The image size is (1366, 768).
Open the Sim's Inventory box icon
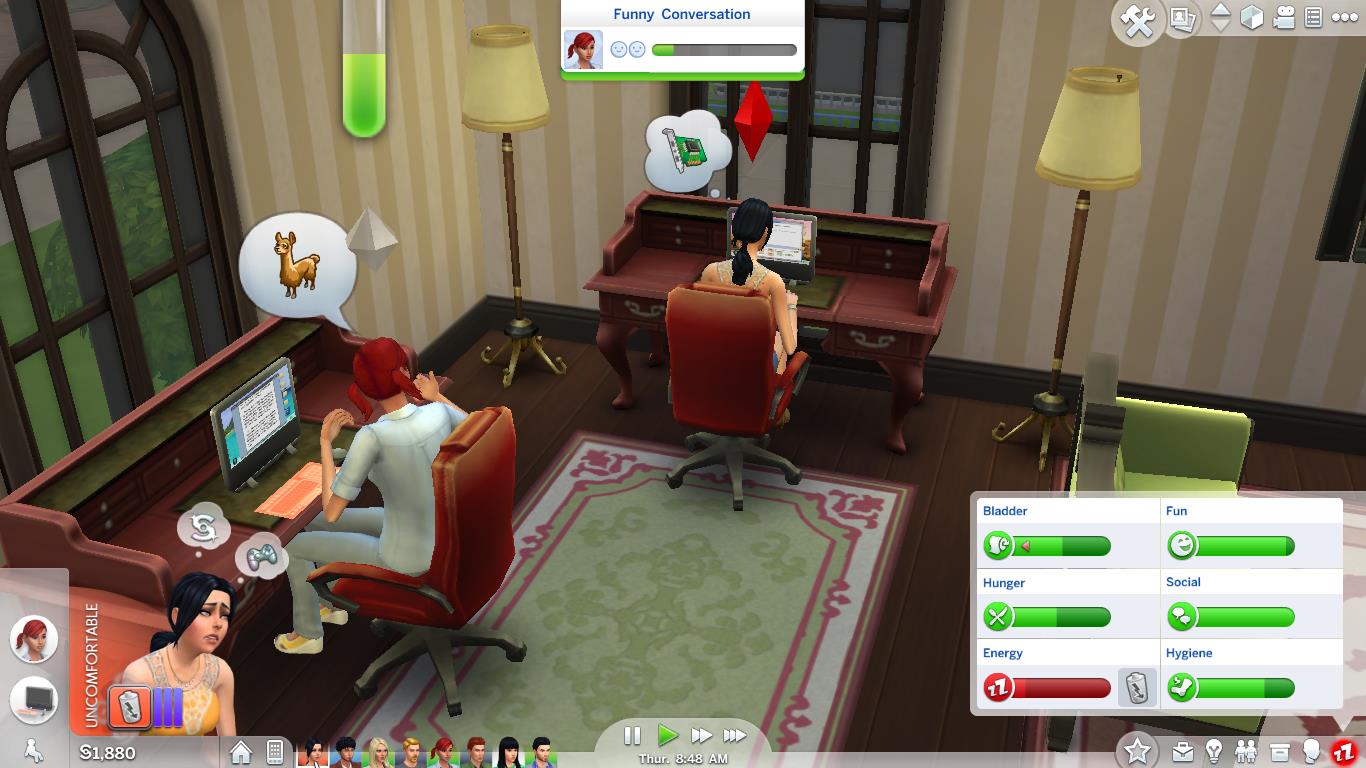point(1279,750)
